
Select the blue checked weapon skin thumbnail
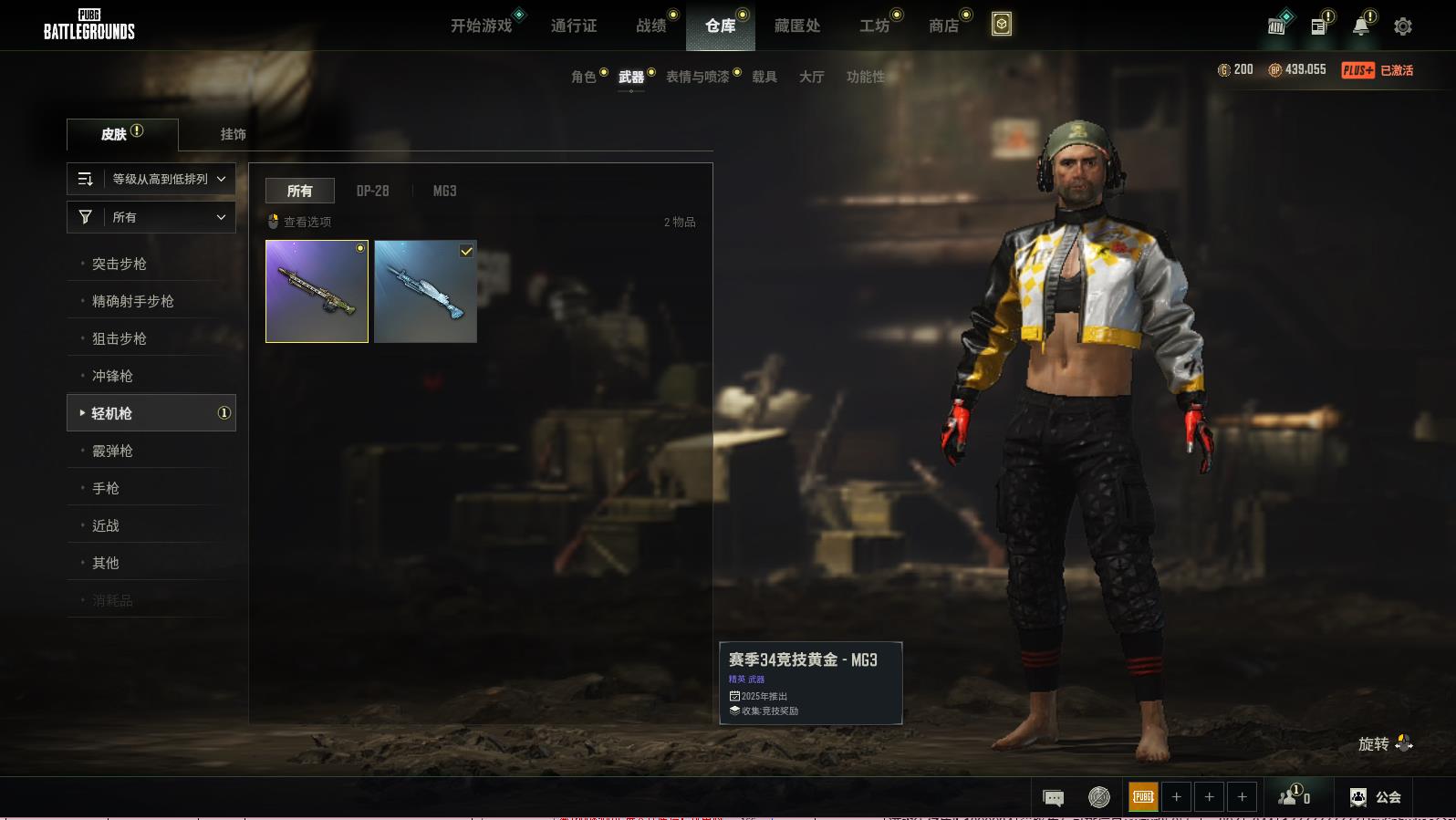click(x=425, y=291)
